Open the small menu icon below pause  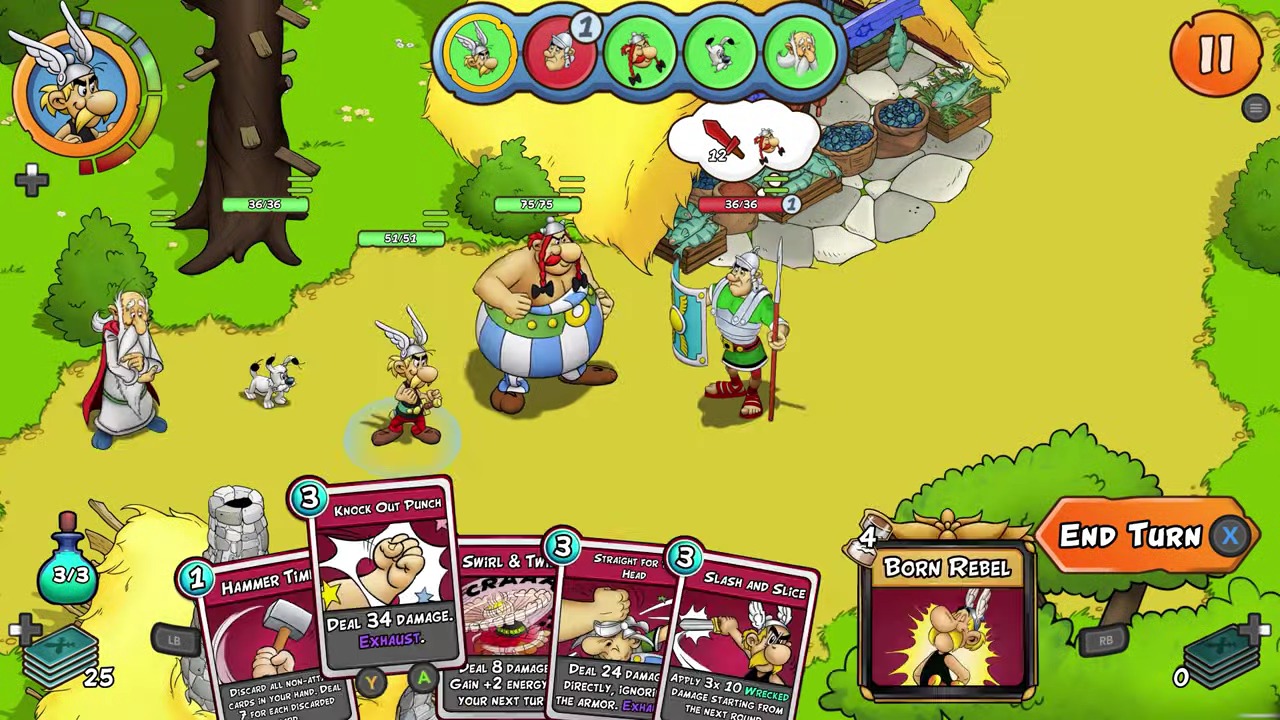(1256, 108)
